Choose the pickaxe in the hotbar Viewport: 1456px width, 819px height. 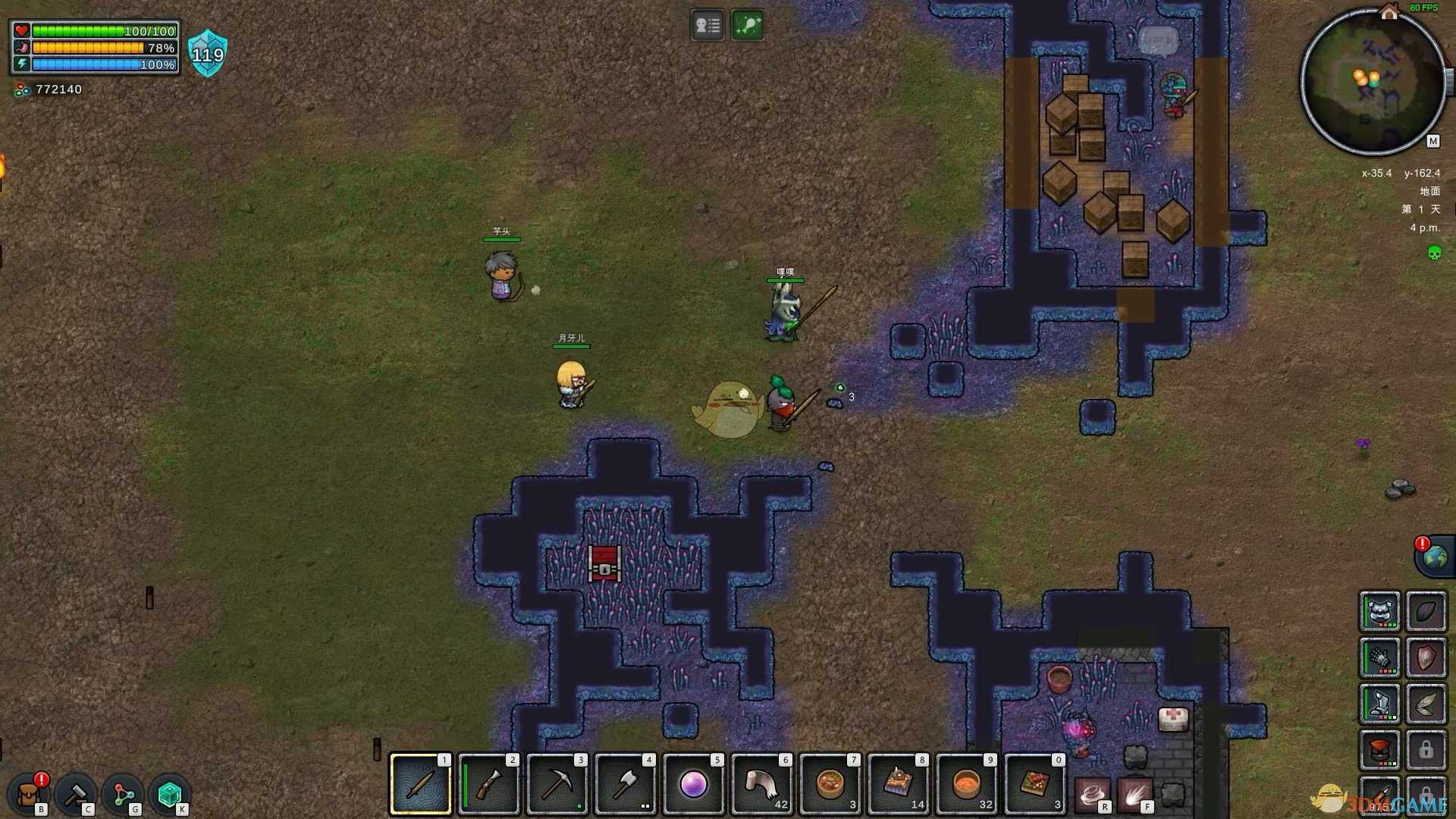coord(557,784)
